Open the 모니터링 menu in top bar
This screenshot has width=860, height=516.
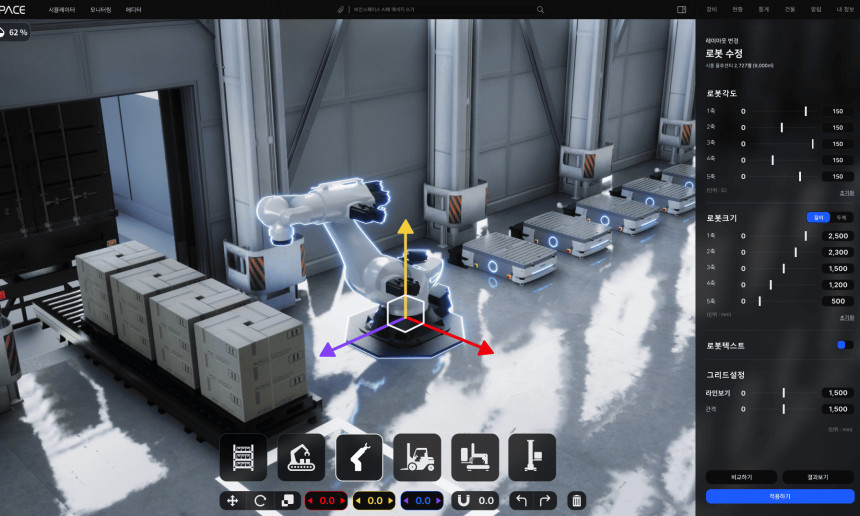tap(101, 9)
